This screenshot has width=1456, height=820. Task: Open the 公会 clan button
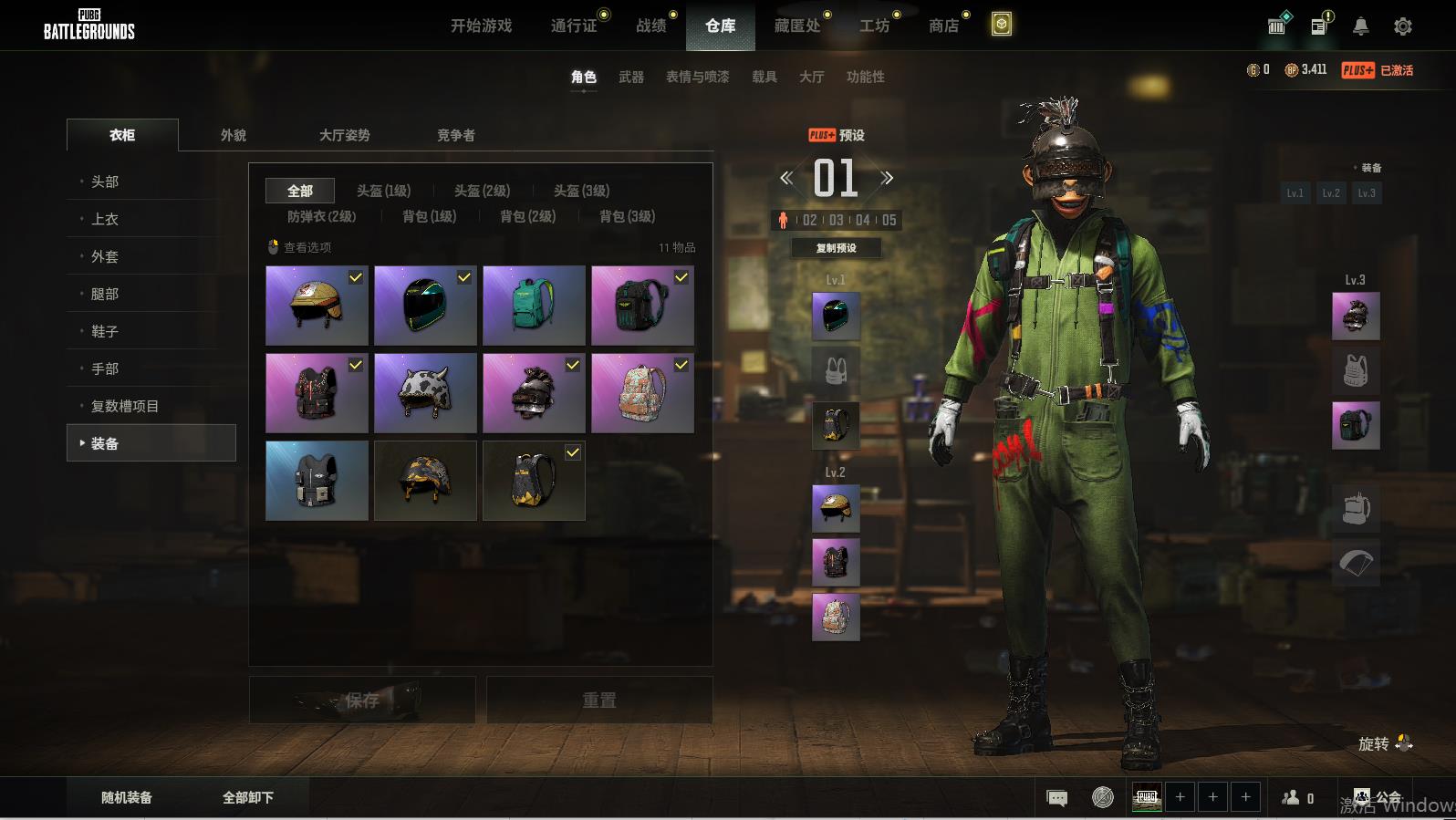click(x=1378, y=797)
